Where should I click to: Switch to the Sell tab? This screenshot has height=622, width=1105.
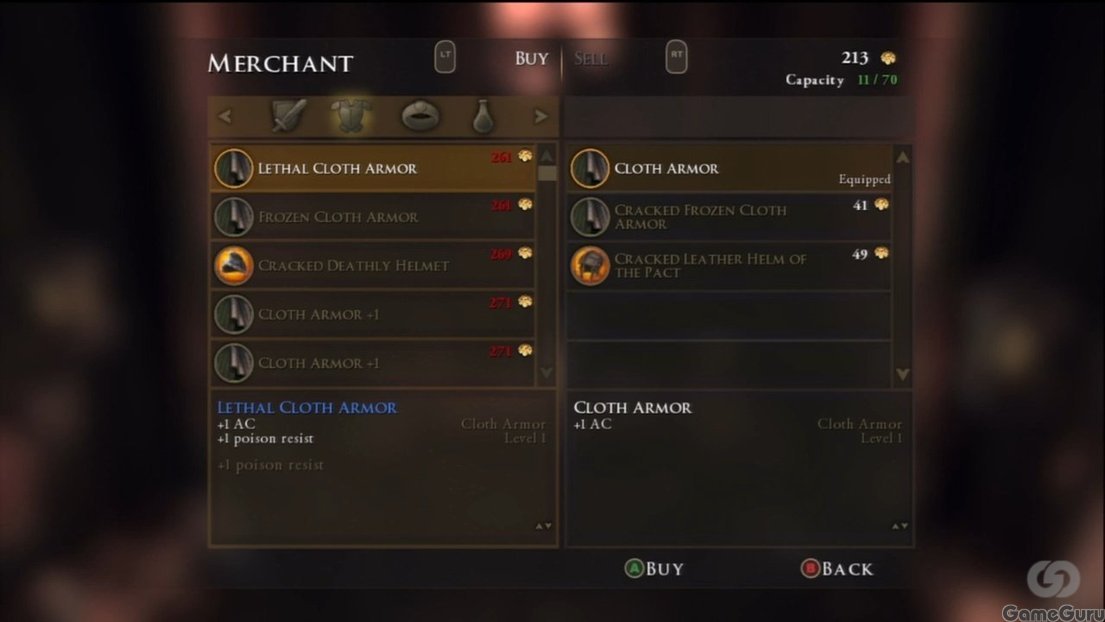point(591,59)
